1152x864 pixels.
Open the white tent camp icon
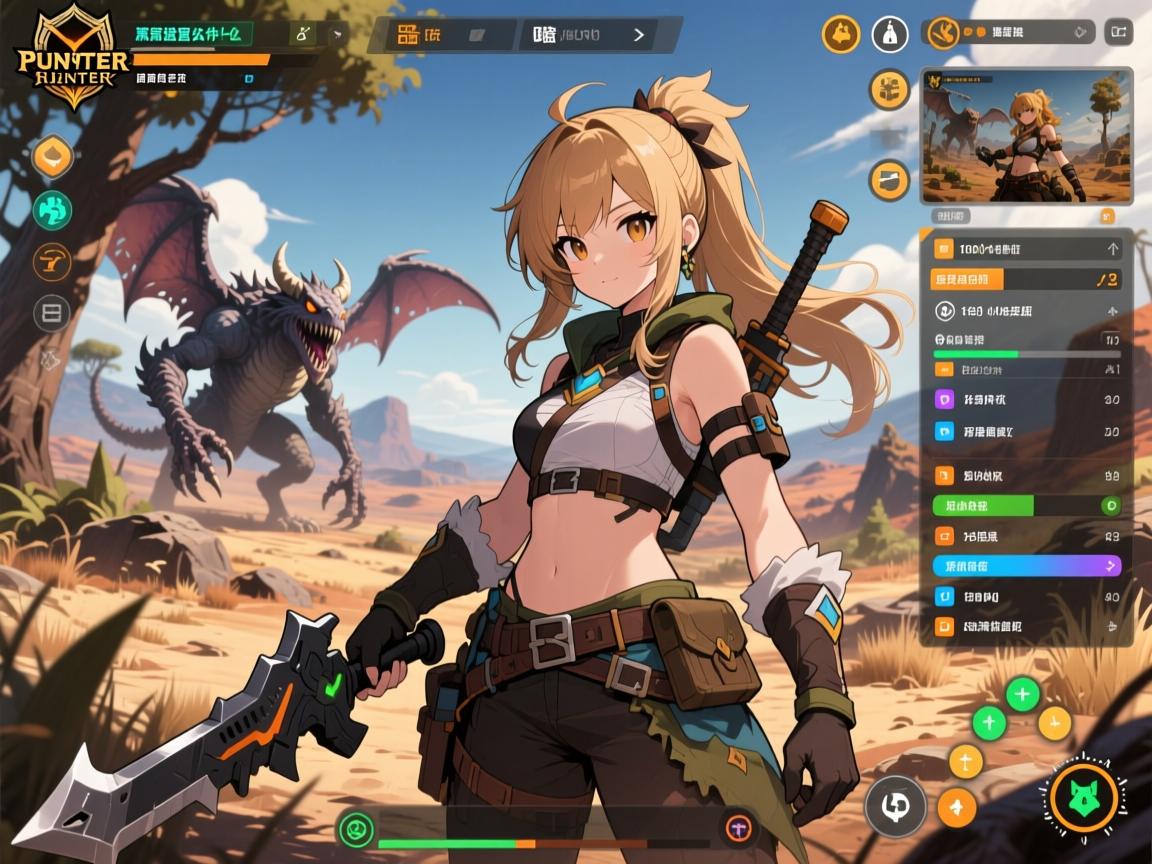click(889, 35)
